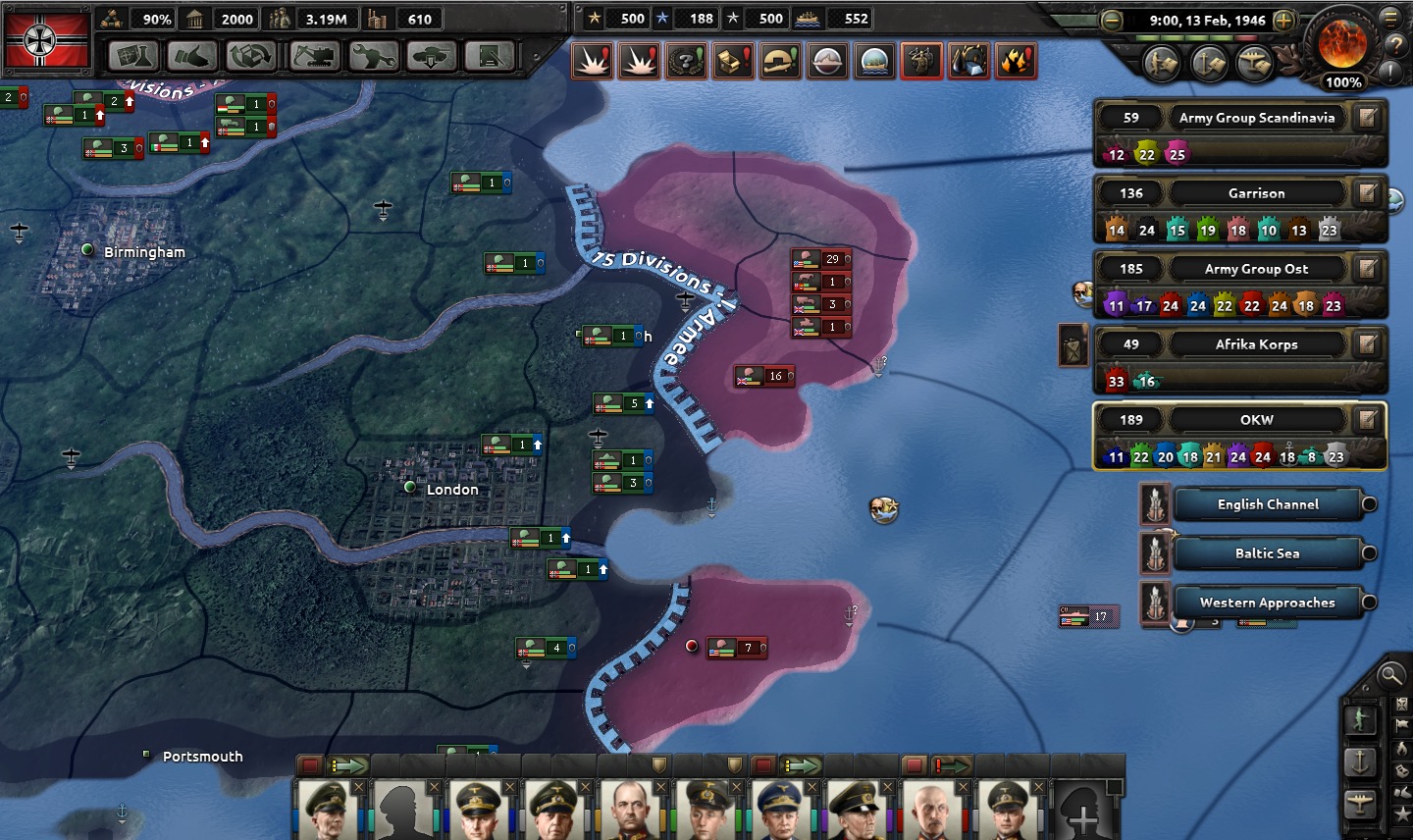The height and width of the screenshot is (840, 1413).
Task: Select the Western Approaches naval region
Action: click(x=1268, y=603)
